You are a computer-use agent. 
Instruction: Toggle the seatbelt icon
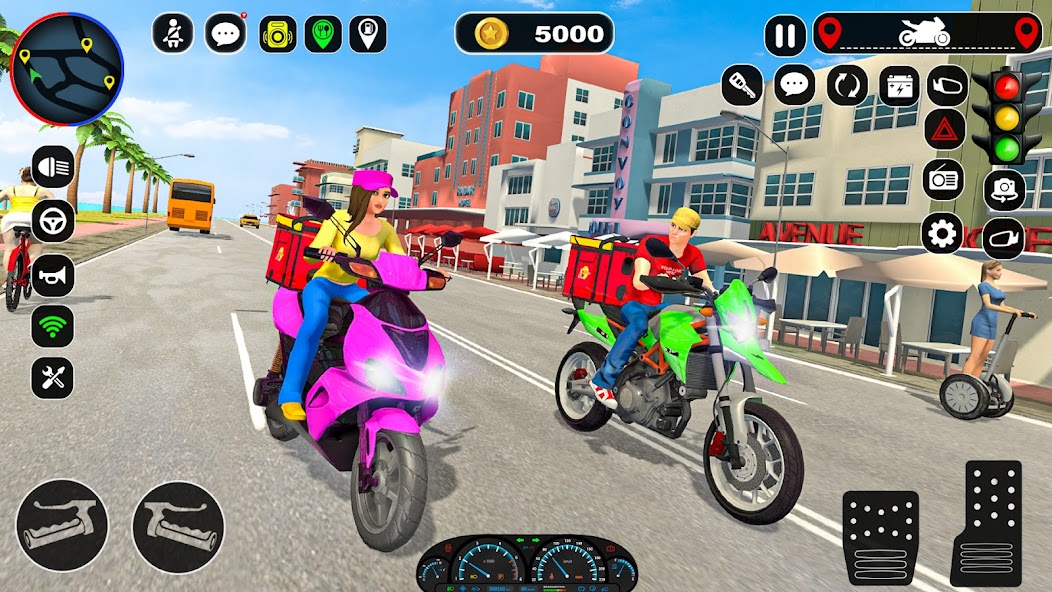tap(172, 33)
